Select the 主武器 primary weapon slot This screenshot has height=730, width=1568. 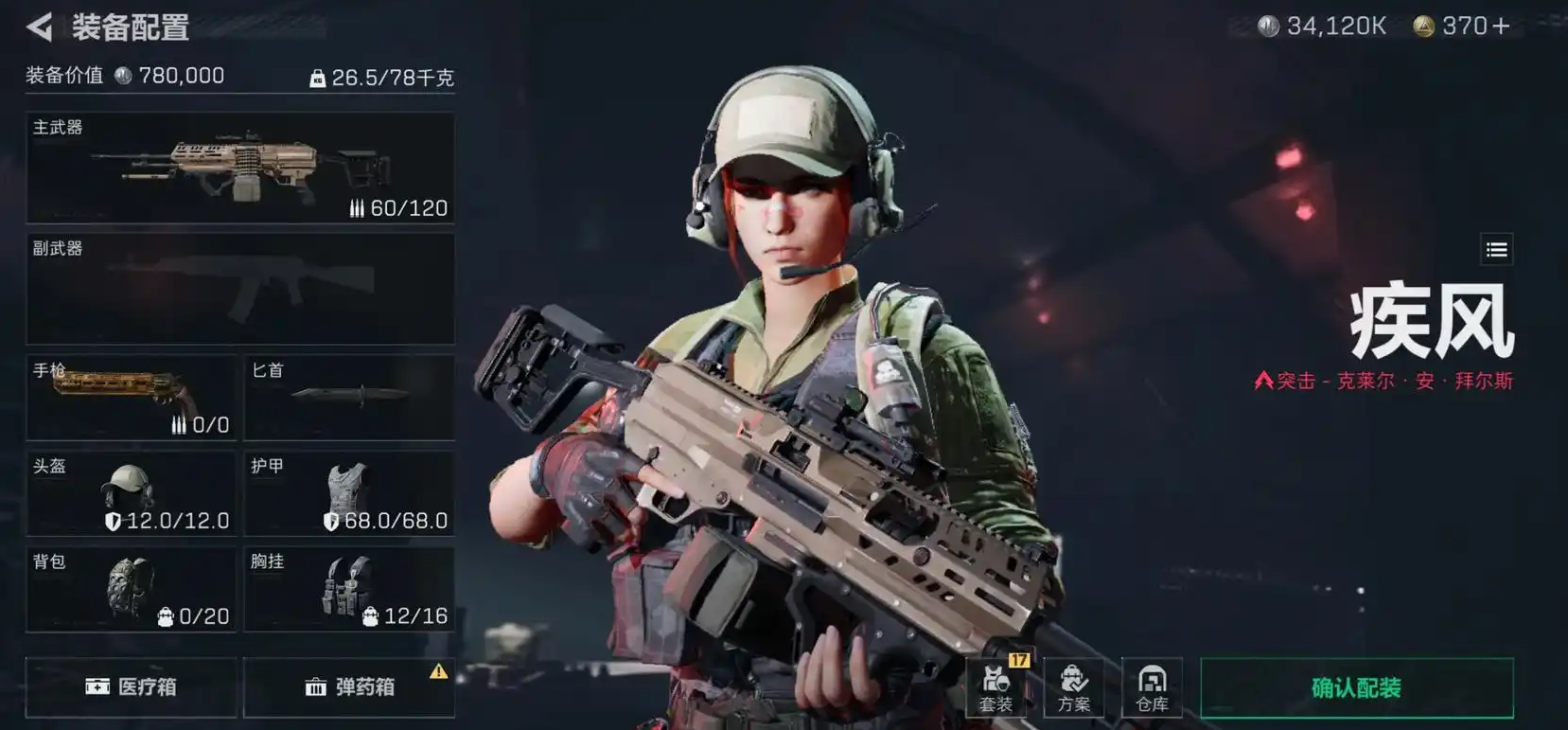[240, 169]
